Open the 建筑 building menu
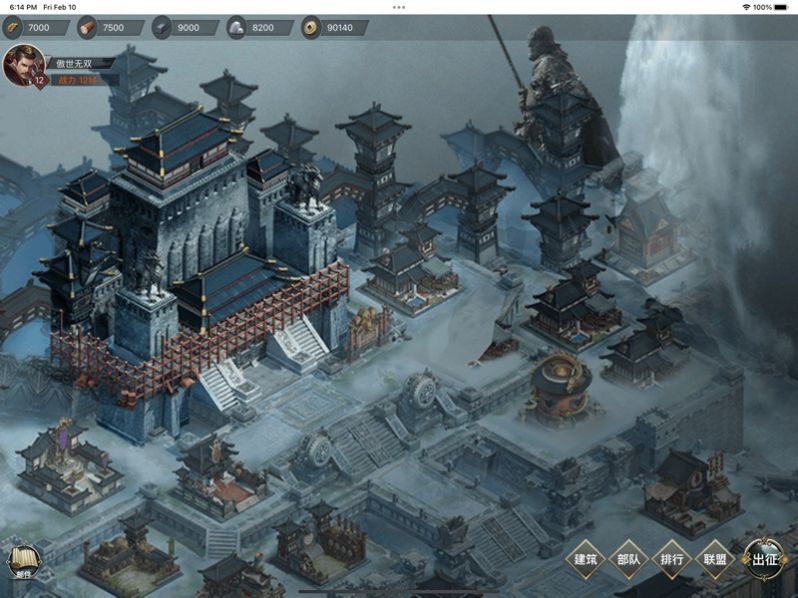 [x=586, y=559]
